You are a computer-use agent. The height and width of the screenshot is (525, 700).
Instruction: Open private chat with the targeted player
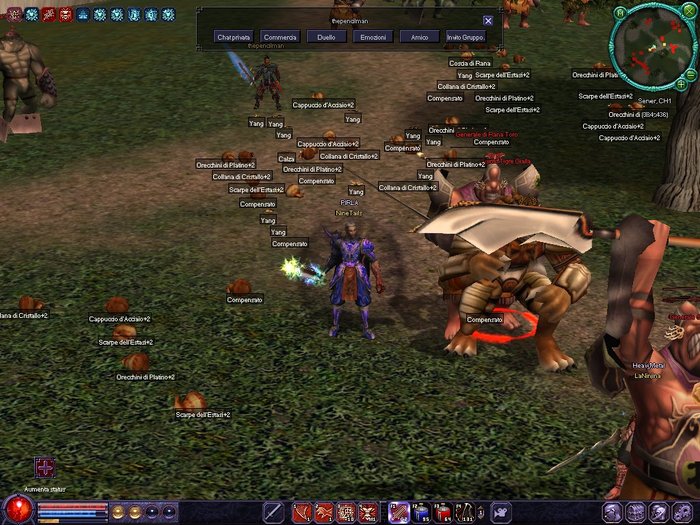[x=235, y=37]
